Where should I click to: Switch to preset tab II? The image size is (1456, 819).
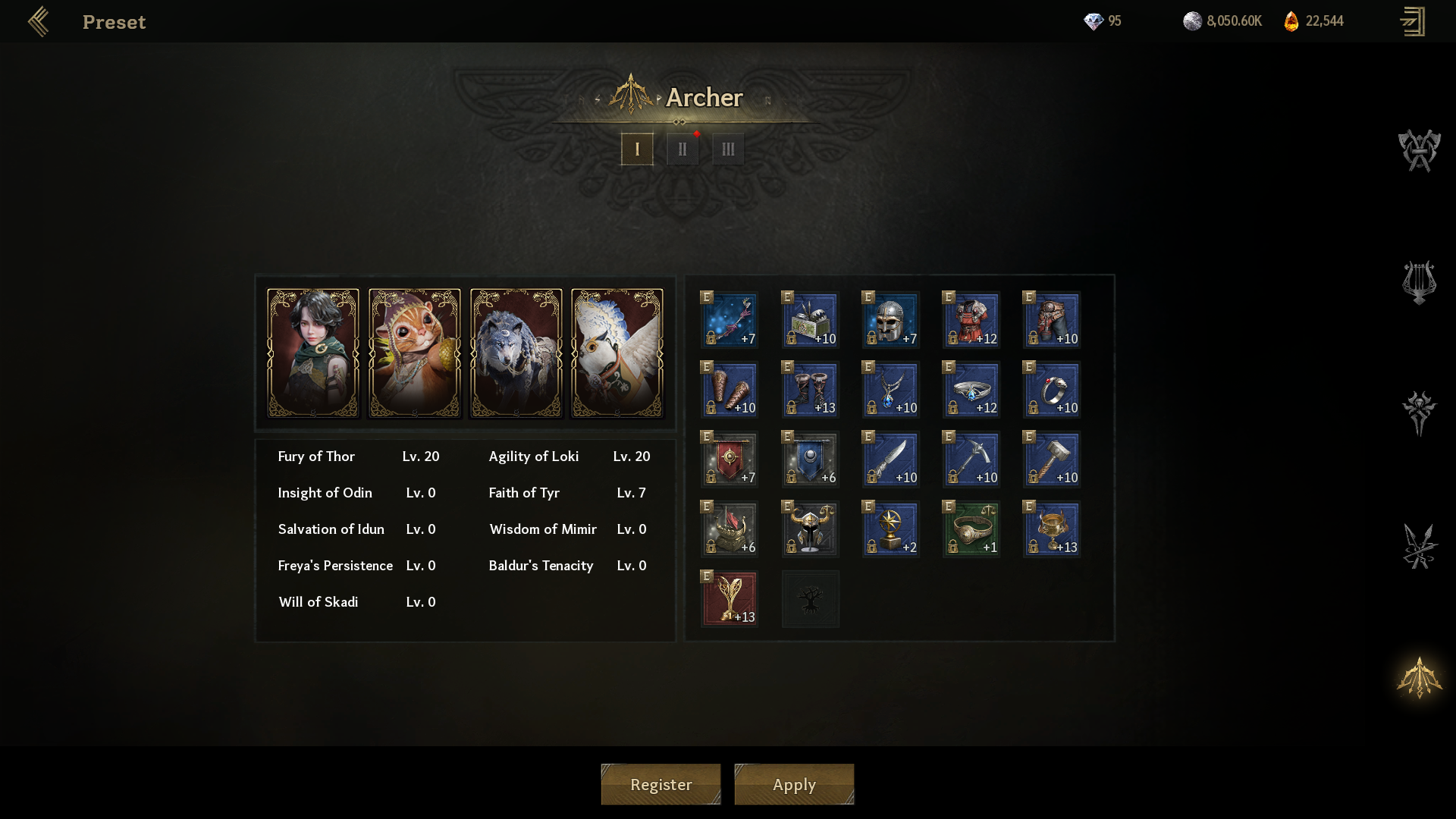click(x=682, y=149)
